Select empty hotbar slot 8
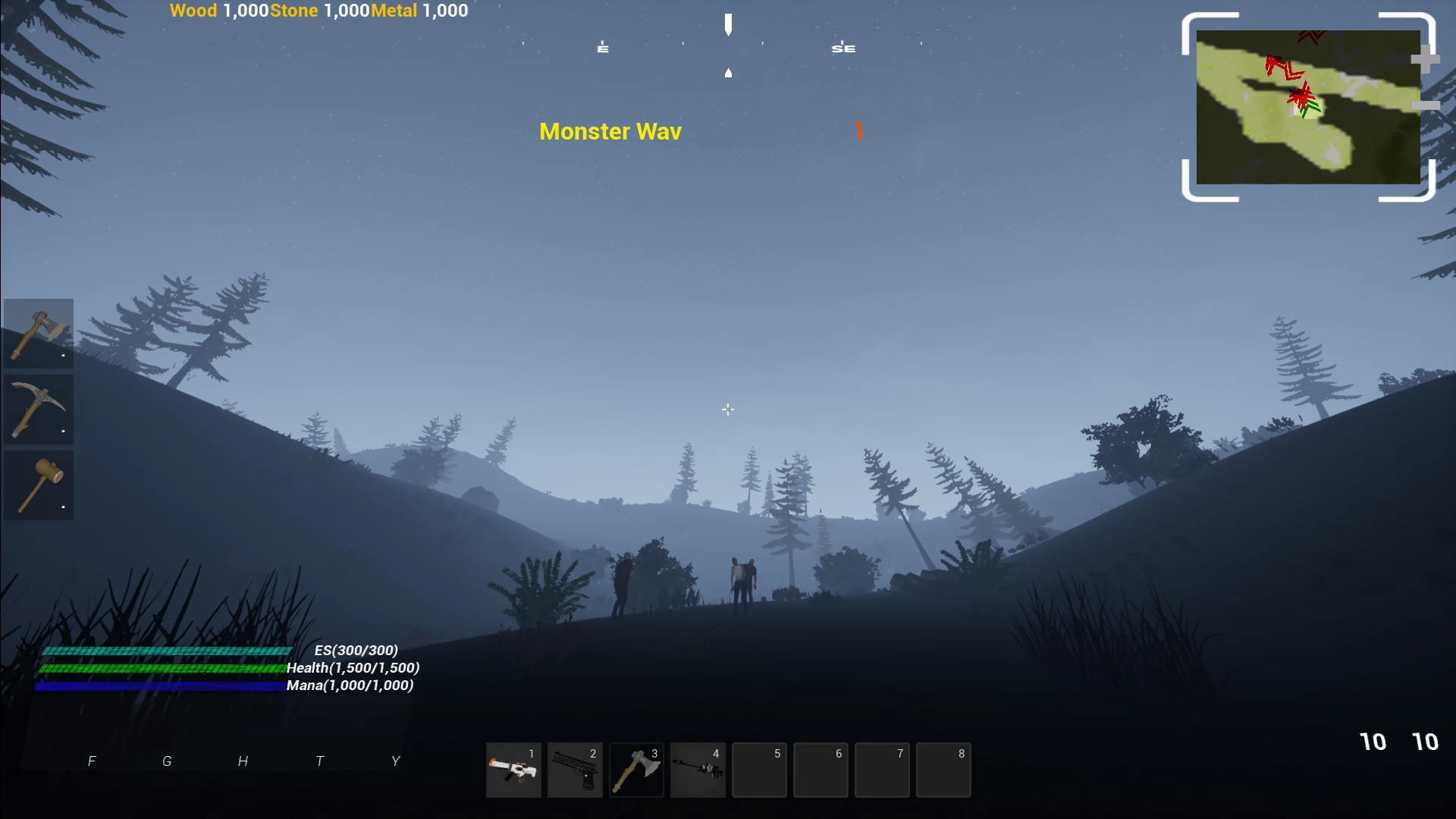 coord(943,770)
